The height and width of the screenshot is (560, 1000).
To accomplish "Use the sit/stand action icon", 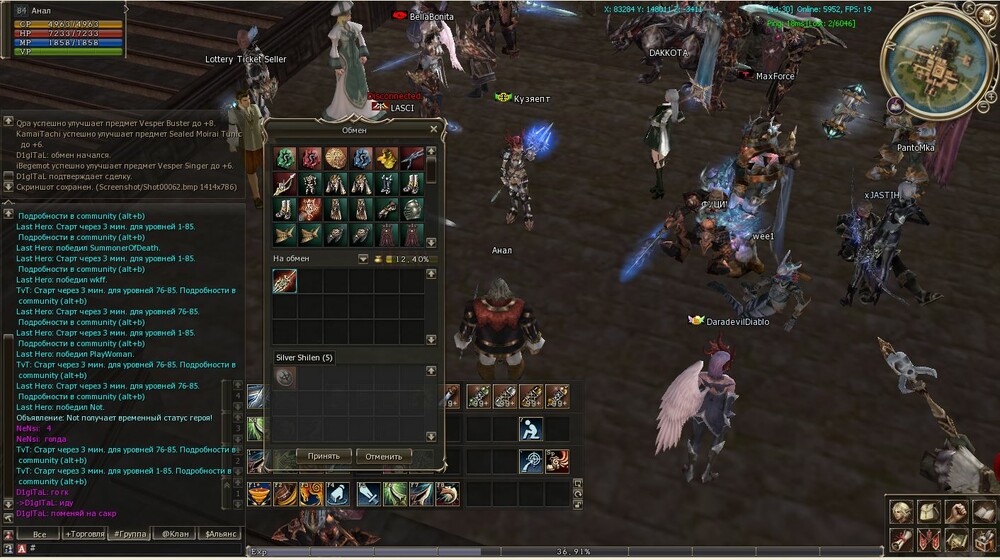I will coord(530,428).
